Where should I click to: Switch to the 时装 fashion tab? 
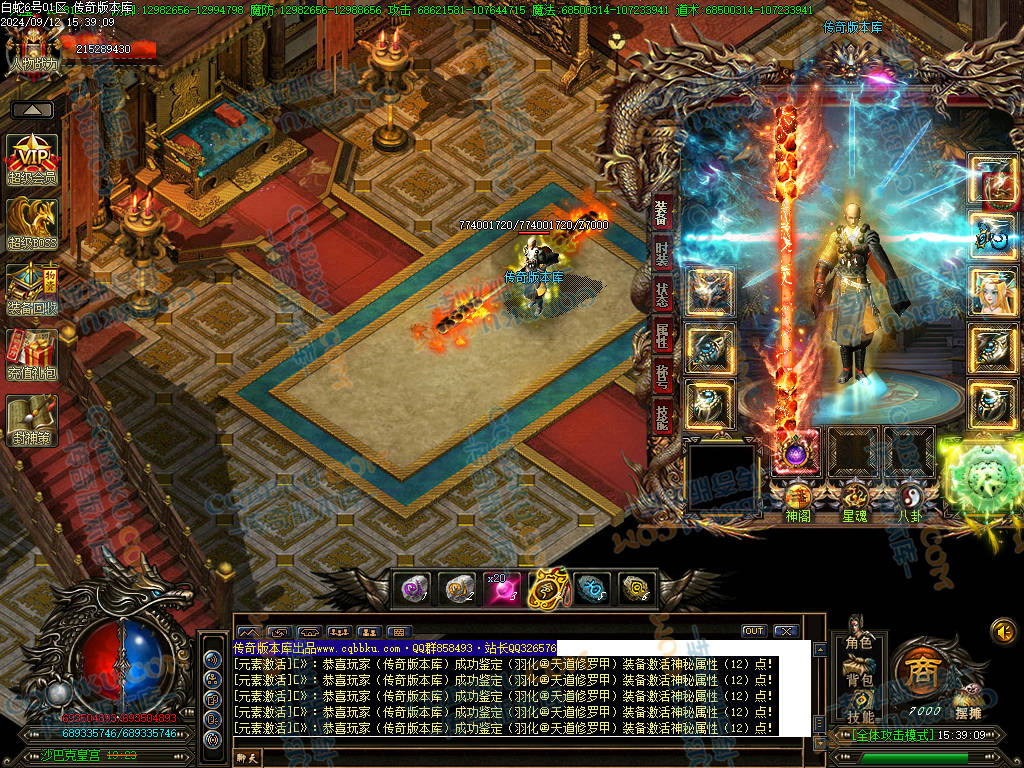pyautogui.click(x=662, y=254)
